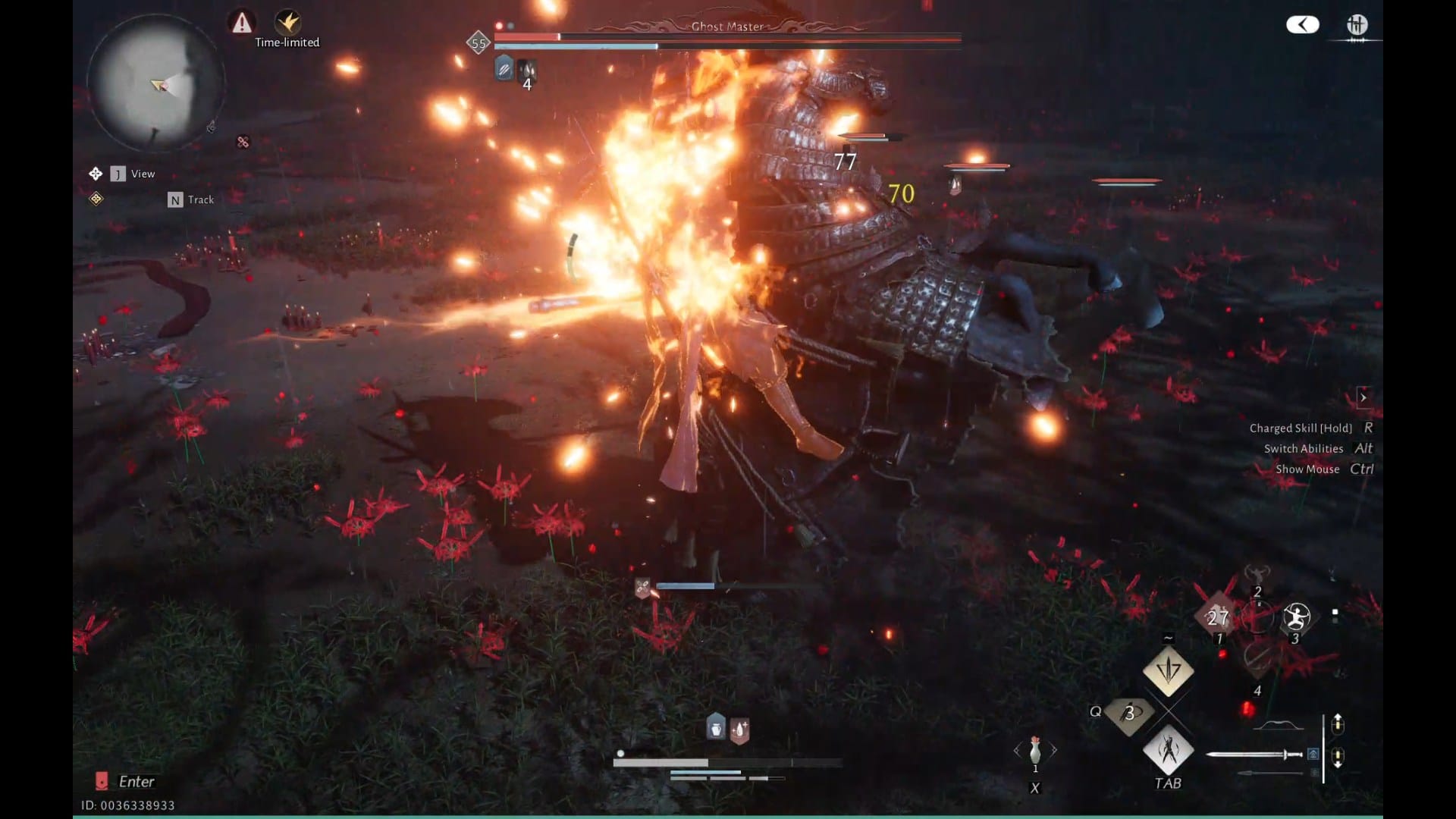The image size is (1456, 819).
Task: Trigger the TAB dual-blade martial skill
Action: point(1168,750)
